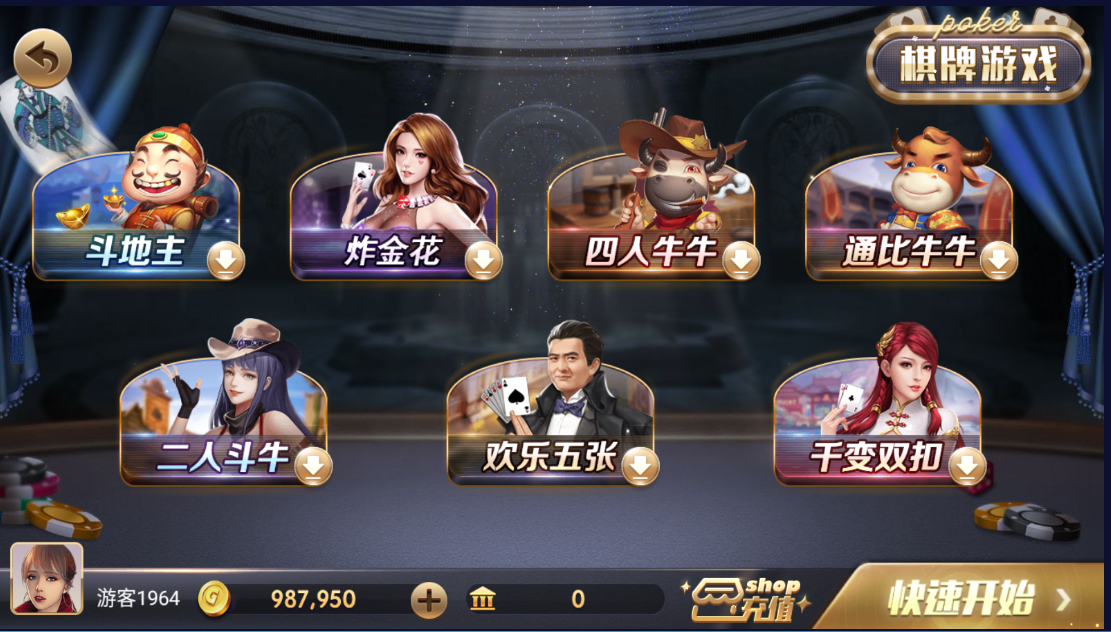Click the player avatar portrait
This screenshot has width=1111, height=632.
pos(47,578)
